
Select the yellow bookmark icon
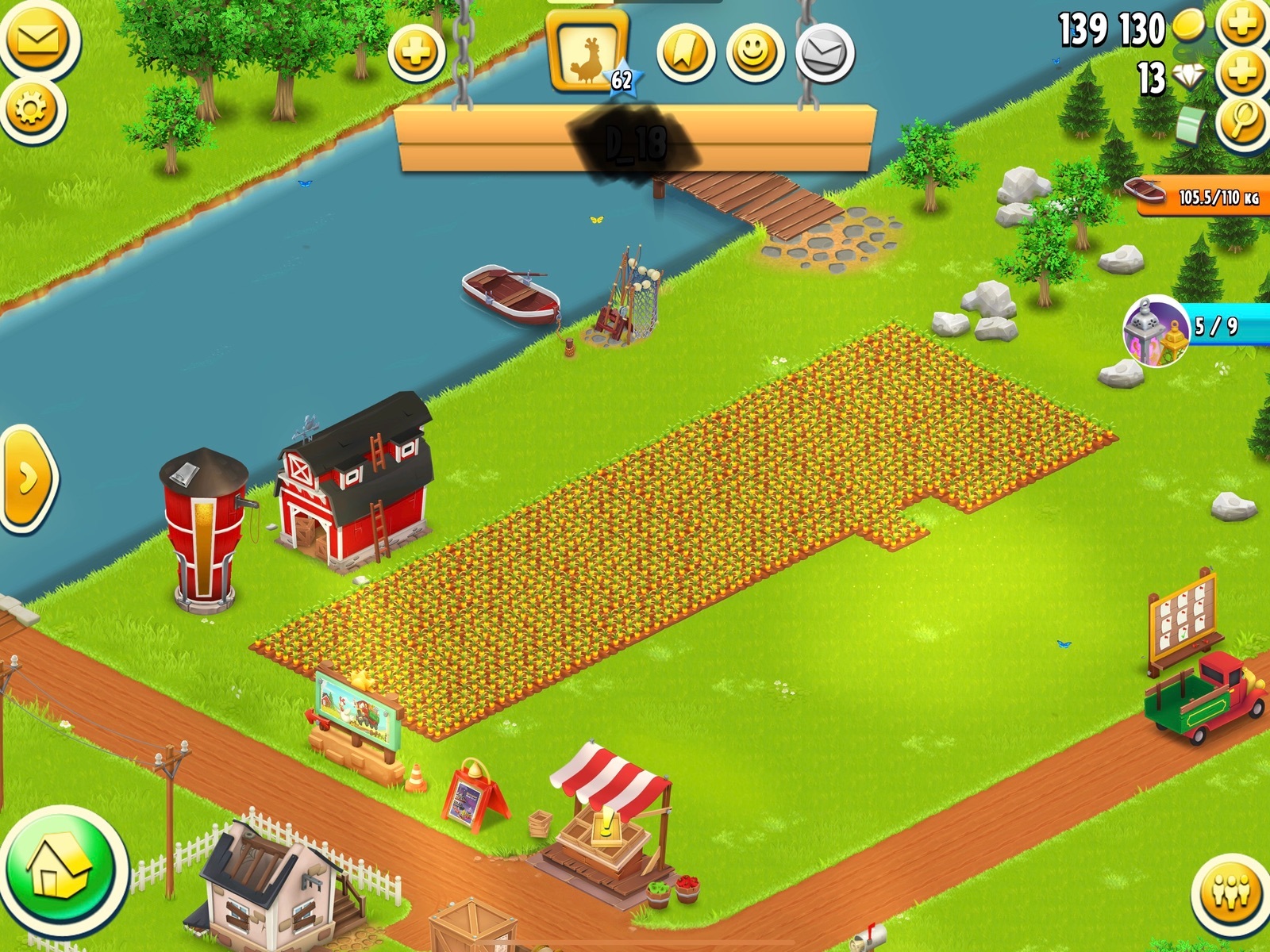pos(685,53)
